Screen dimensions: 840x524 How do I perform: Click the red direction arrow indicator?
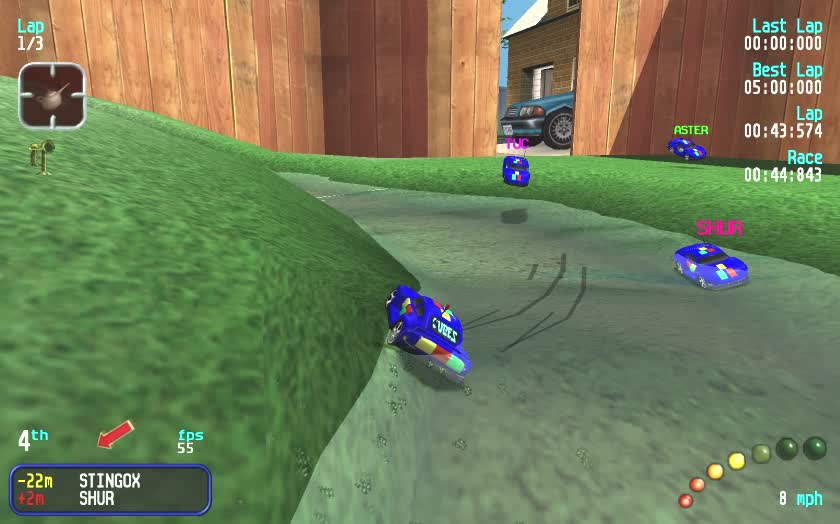point(115,435)
